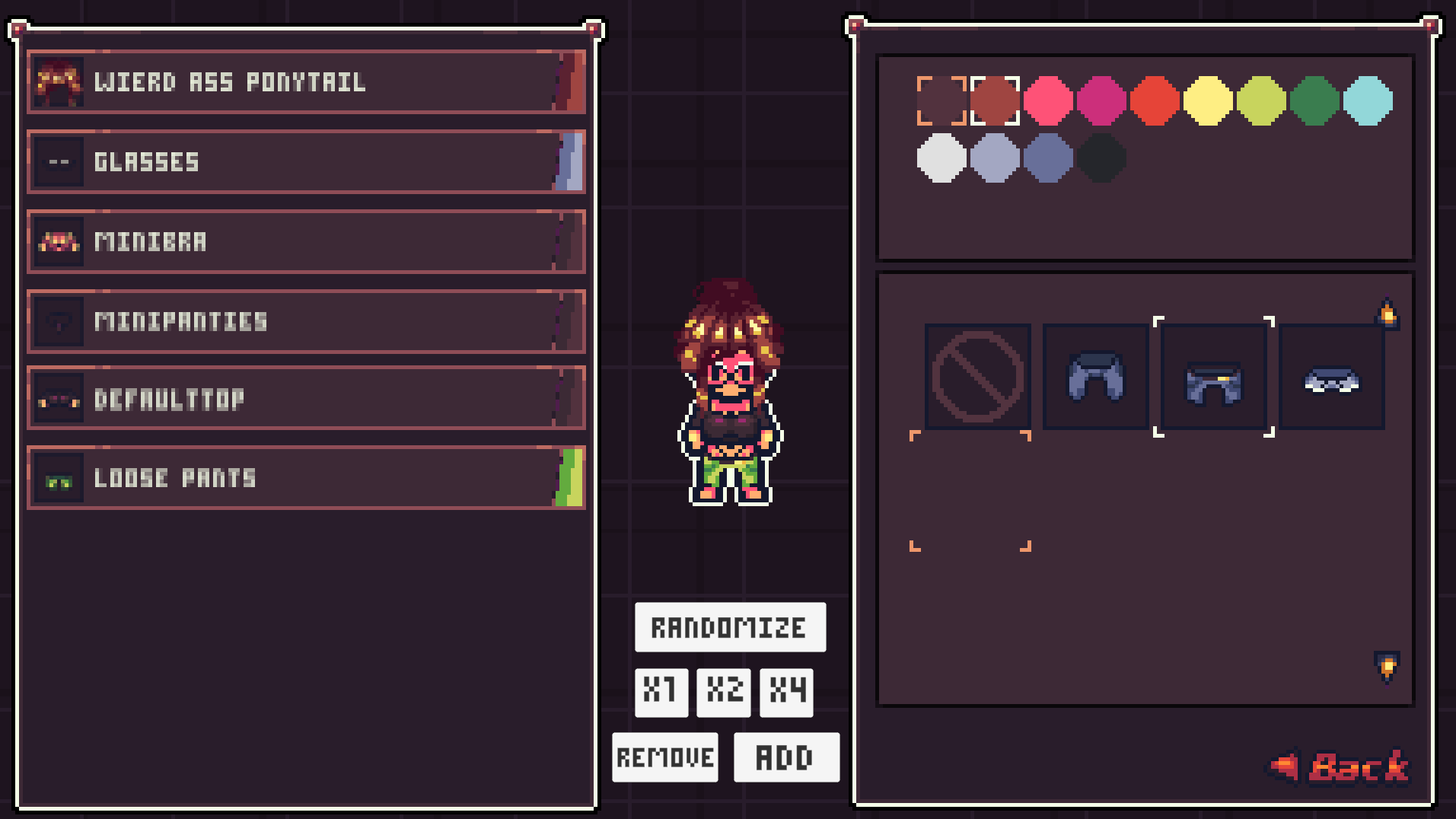This screenshot has width=1456, height=819.
Task: Select the prohibited 'none' variant icon
Action: (977, 378)
